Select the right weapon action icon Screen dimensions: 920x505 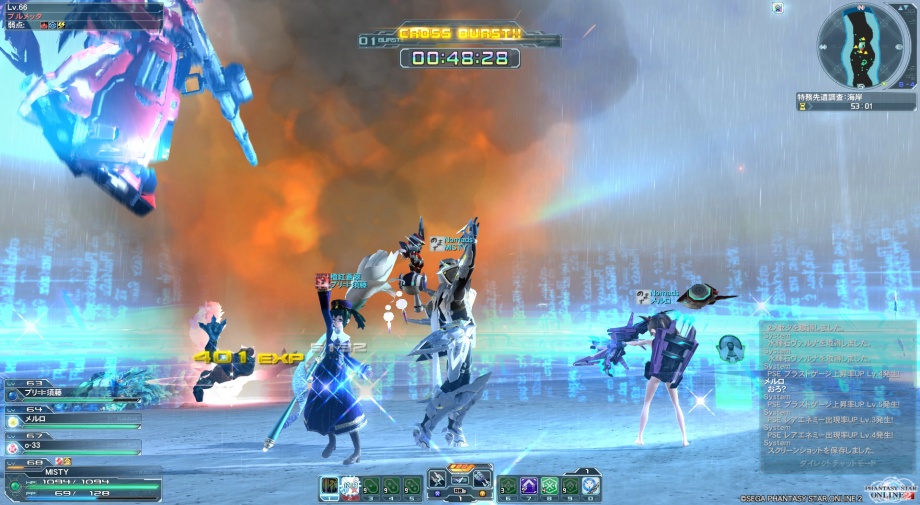pyautogui.click(x=481, y=478)
